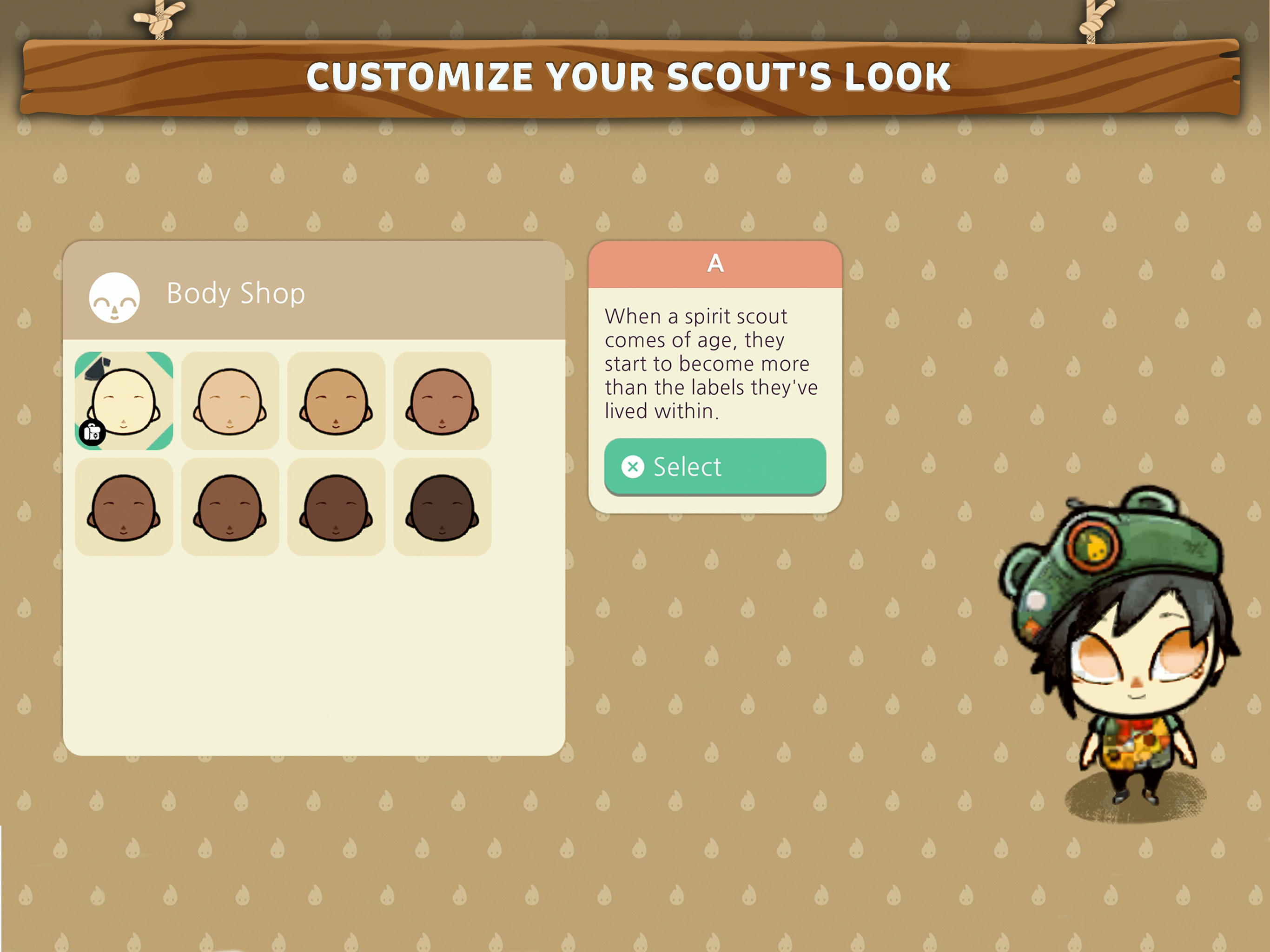Open the Body Shop category header
This screenshot has width=1270, height=952.
pos(235,294)
